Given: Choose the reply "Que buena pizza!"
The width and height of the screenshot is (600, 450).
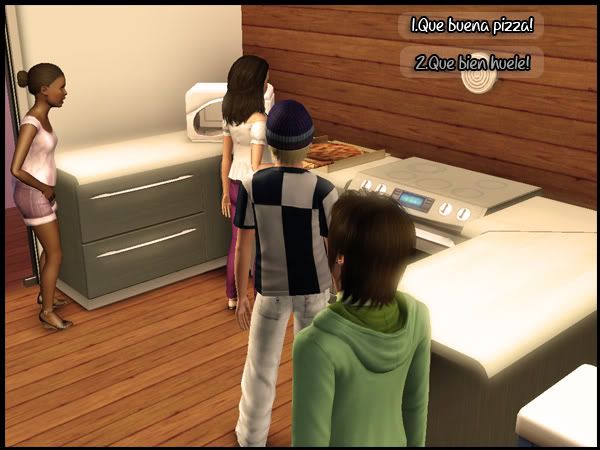Looking at the screenshot, I should pos(471,26).
